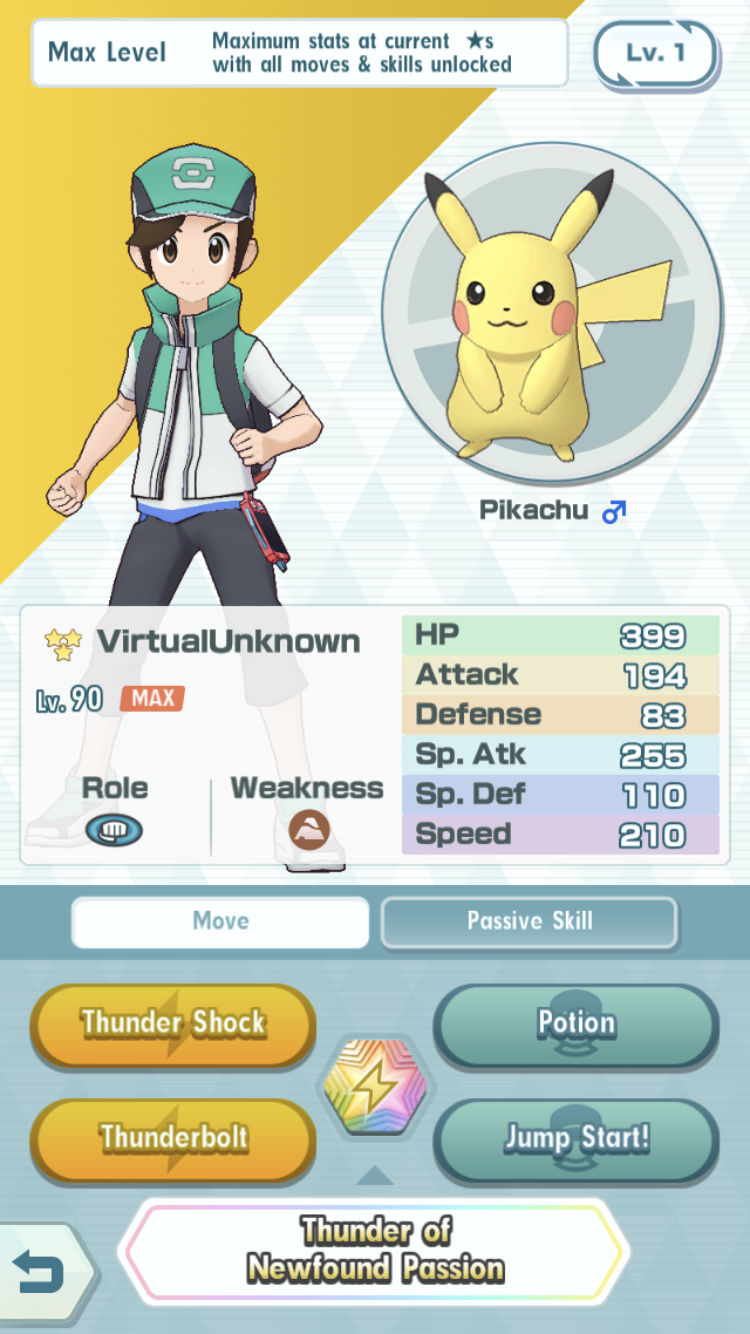Check the striker role icon
The height and width of the screenshot is (1334, 750).
click(x=114, y=829)
